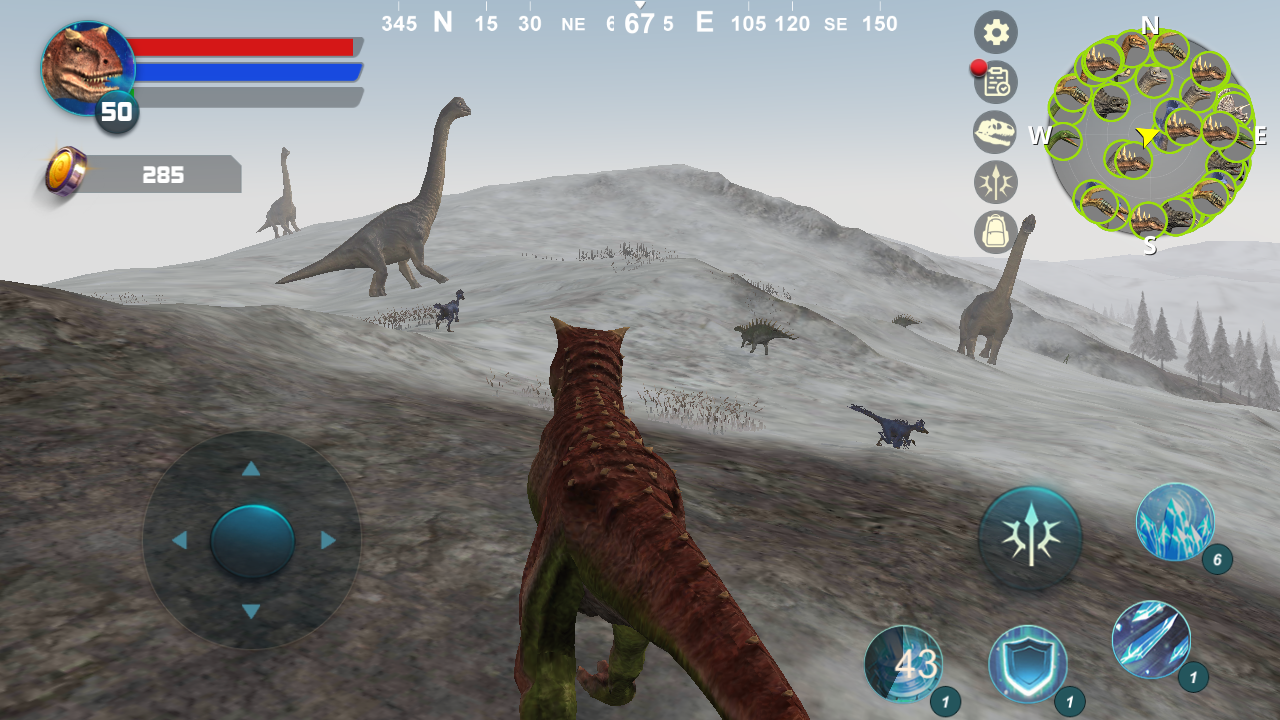Open the quest log with notification dot
This screenshot has height=720, width=1280.
point(995,83)
